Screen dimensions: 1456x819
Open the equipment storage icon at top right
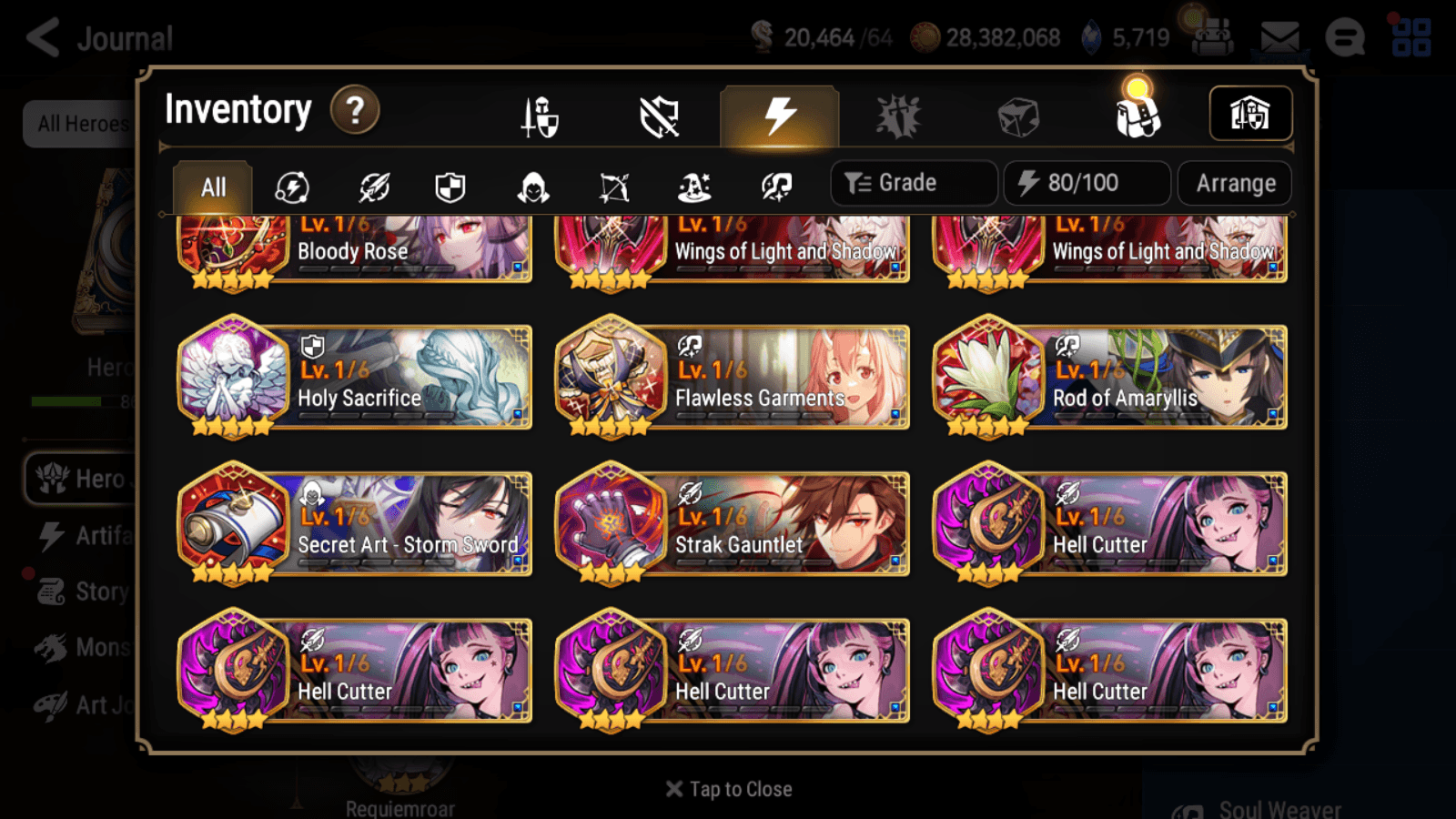tap(1250, 112)
